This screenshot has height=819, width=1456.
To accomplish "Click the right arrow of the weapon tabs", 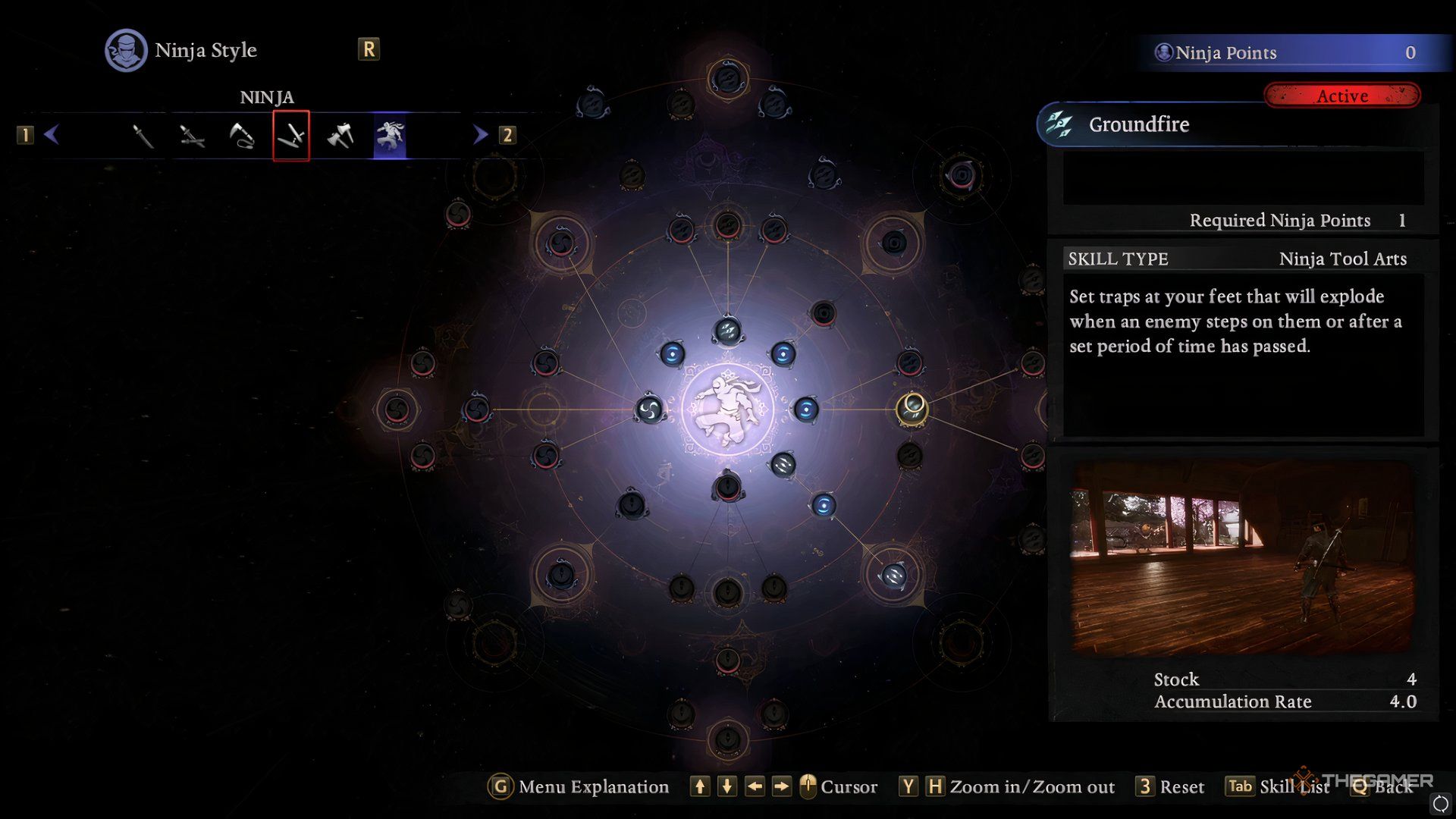I will coord(480,135).
